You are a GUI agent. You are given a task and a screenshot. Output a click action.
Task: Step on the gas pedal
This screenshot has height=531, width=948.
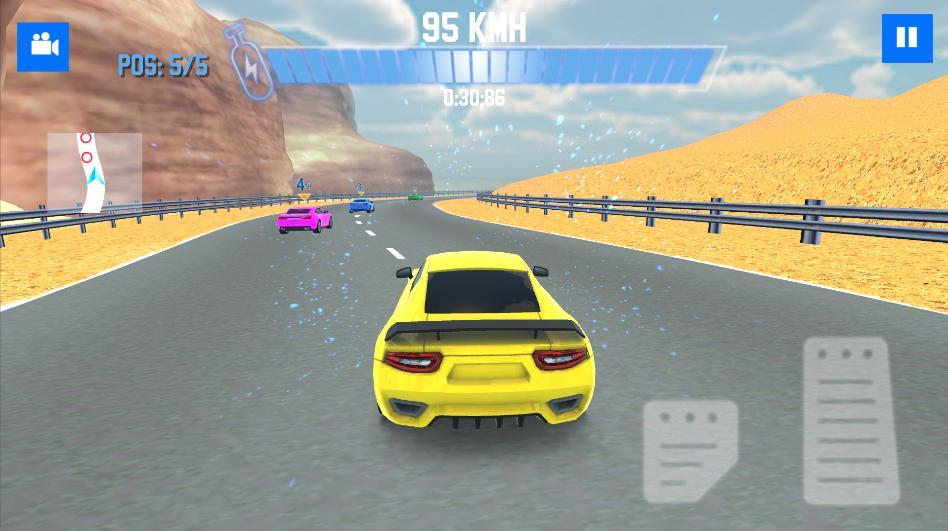(x=845, y=418)
